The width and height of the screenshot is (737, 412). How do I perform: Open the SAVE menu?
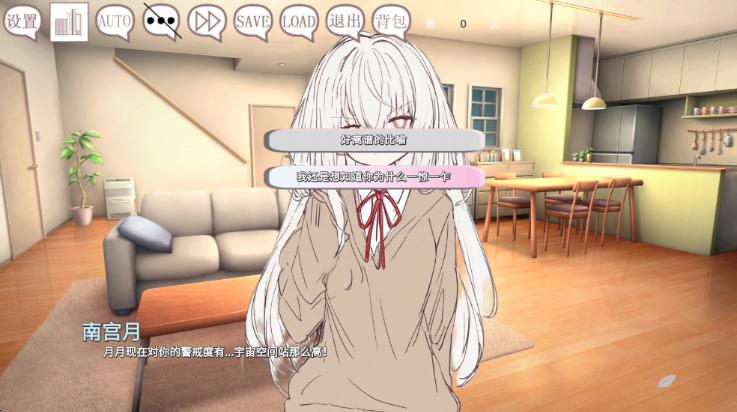(253, 19)
